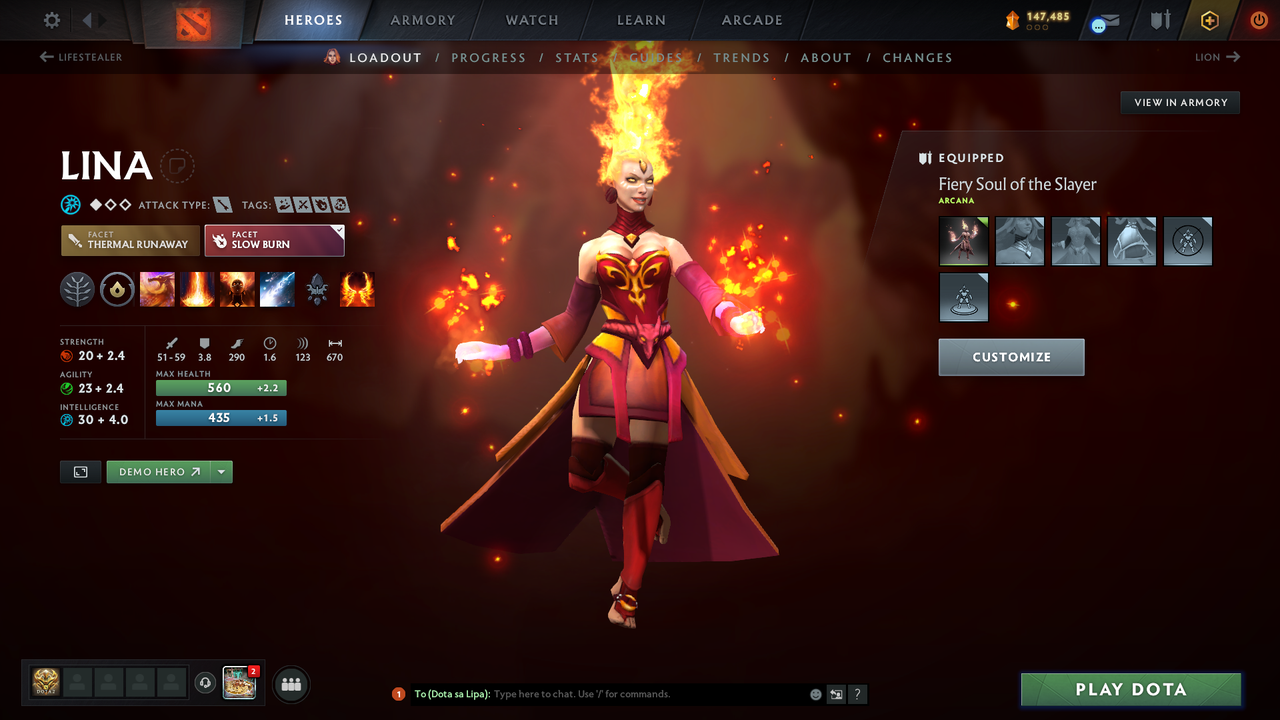The image size is (1280, 720).
Task: Select the Laguna Blade ultimate icon
Action: [277, 289]
